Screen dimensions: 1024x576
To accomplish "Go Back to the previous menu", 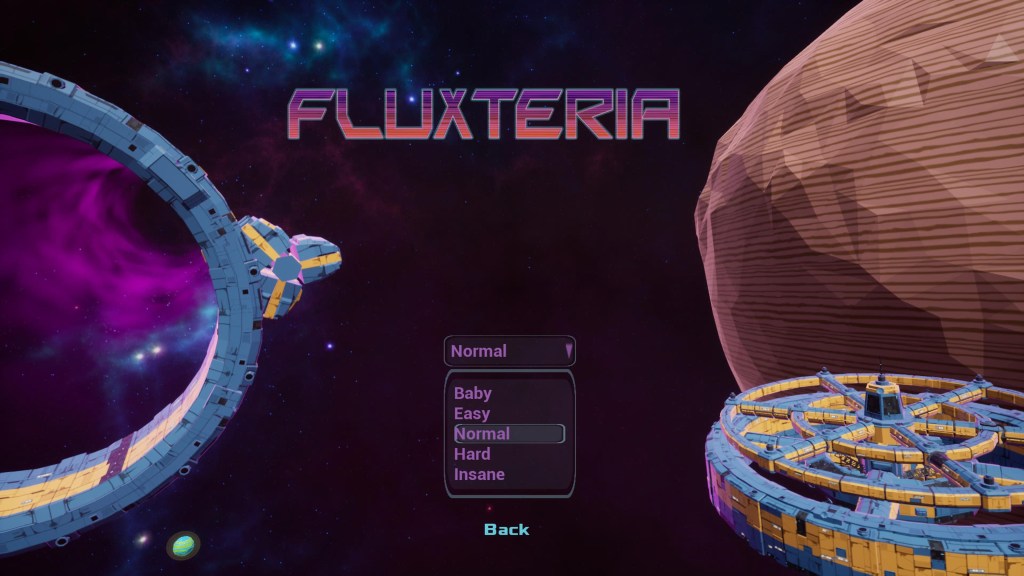I will (x=506, y=529).
